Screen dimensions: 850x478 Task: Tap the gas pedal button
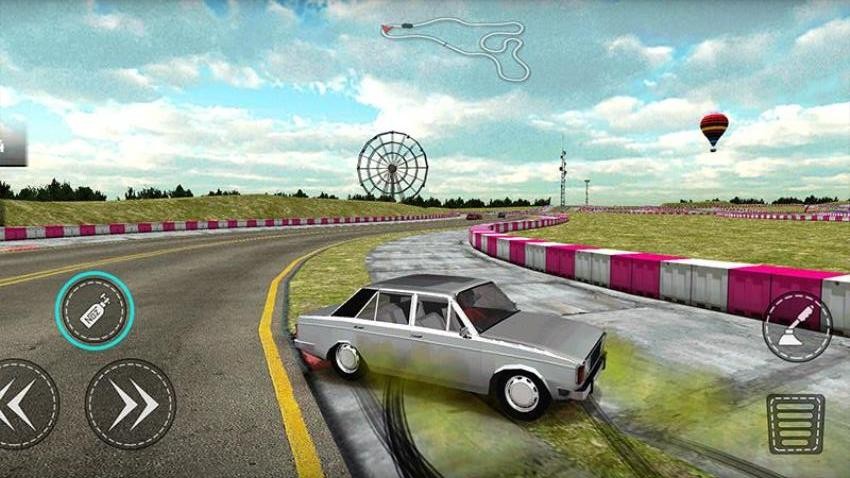click(795, 423)
